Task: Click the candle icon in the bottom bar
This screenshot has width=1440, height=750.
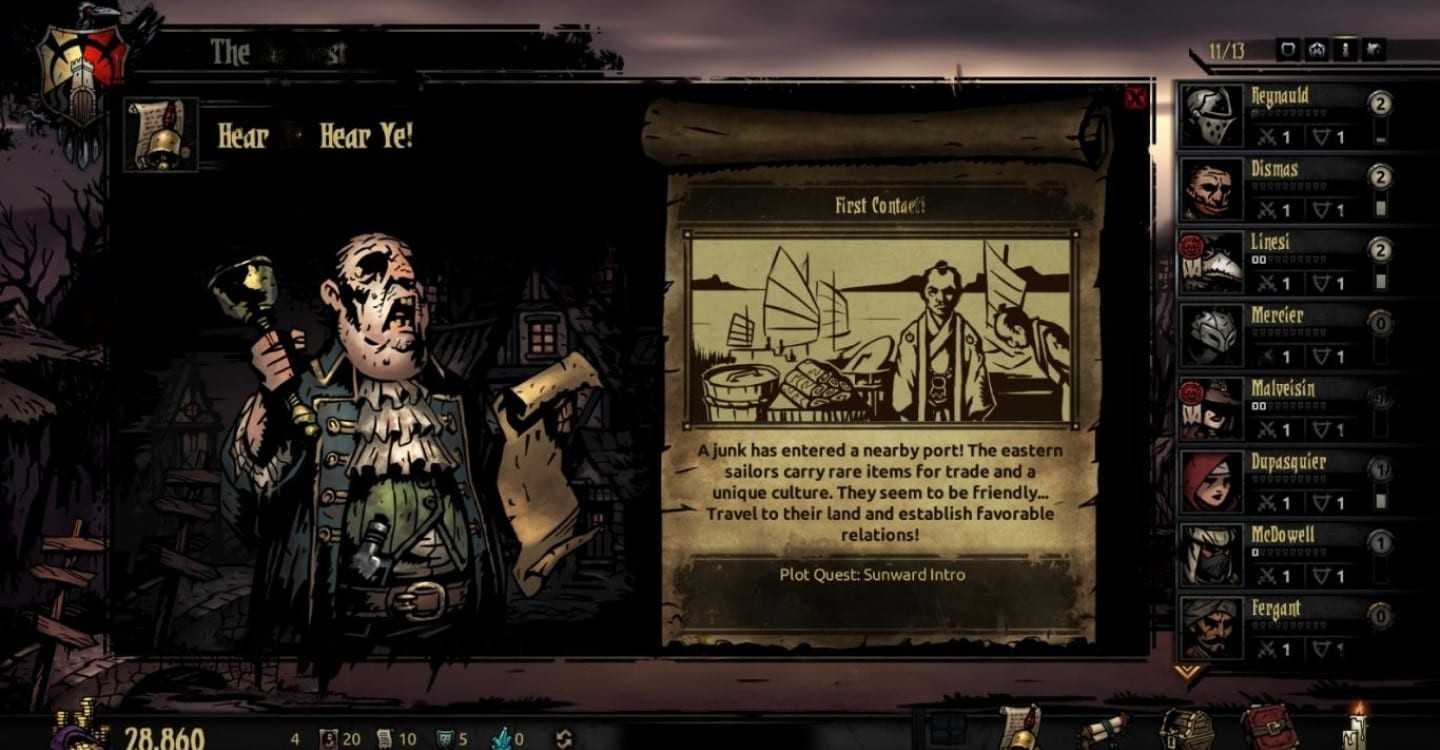Action: tap(1357, 727)
